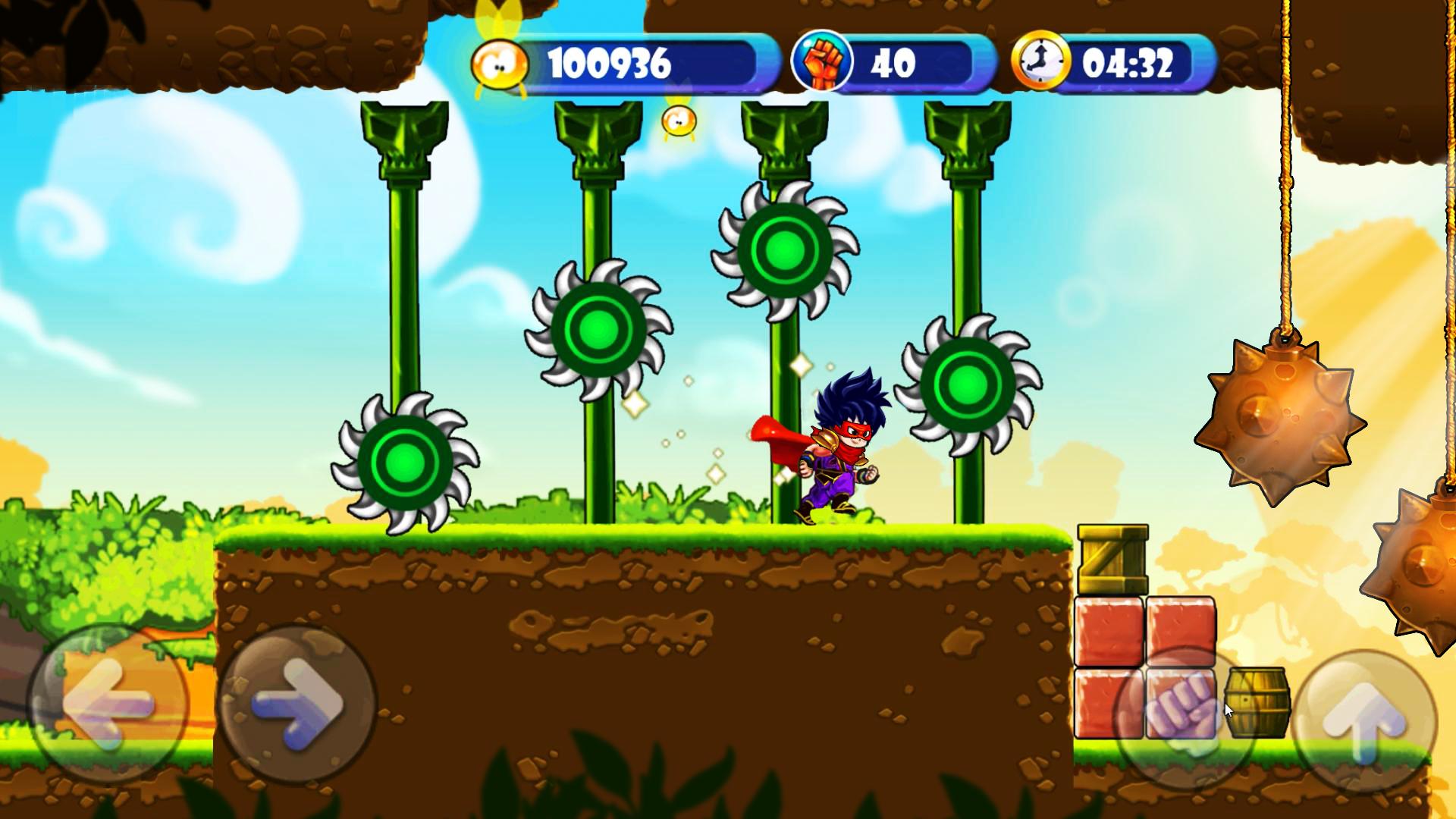Tap the coin icon showing score 100936
The height and width of the screenshot is (819, 1456).
(x=500, y=63)
